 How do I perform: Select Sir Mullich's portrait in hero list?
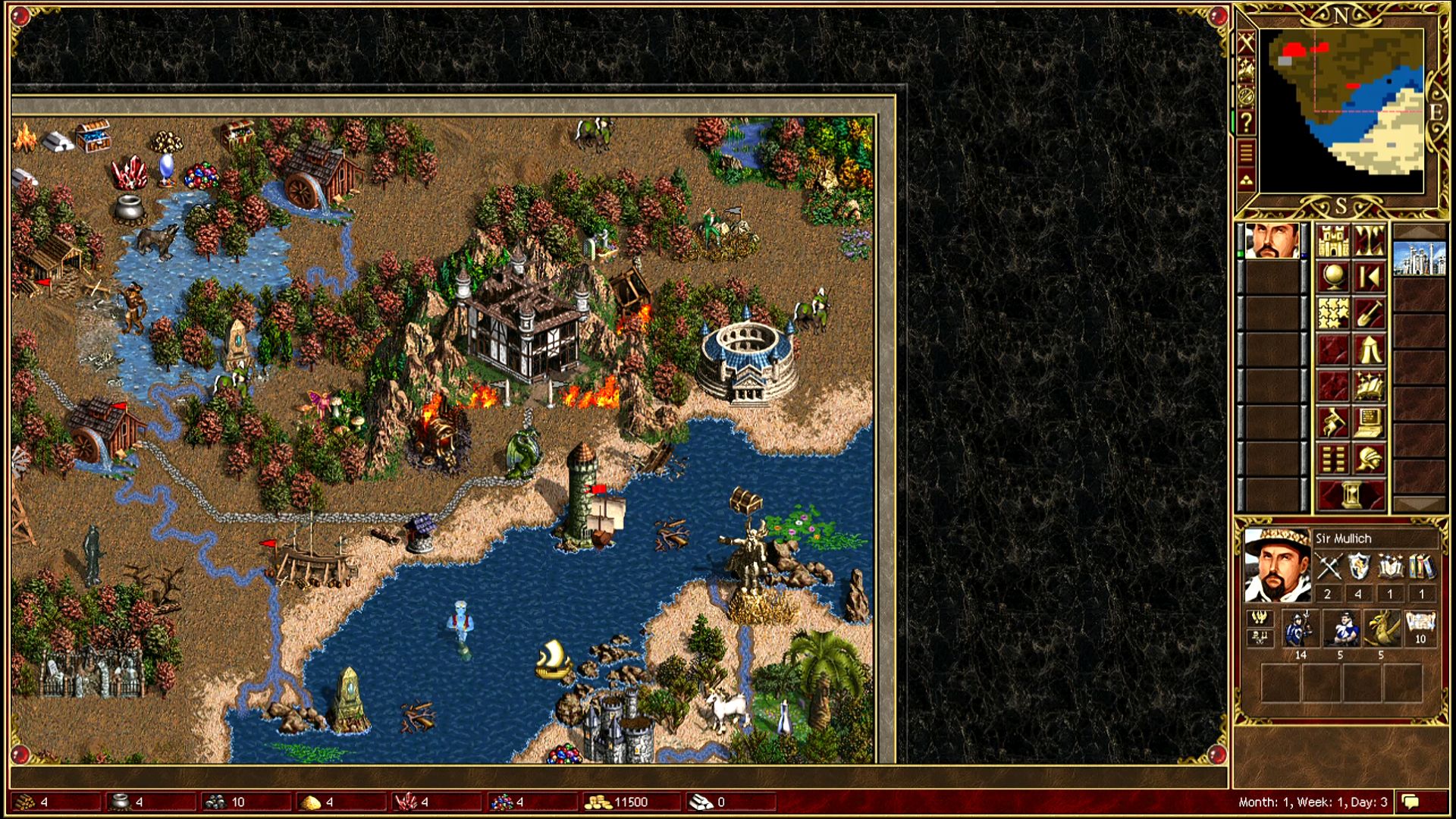1272,241
